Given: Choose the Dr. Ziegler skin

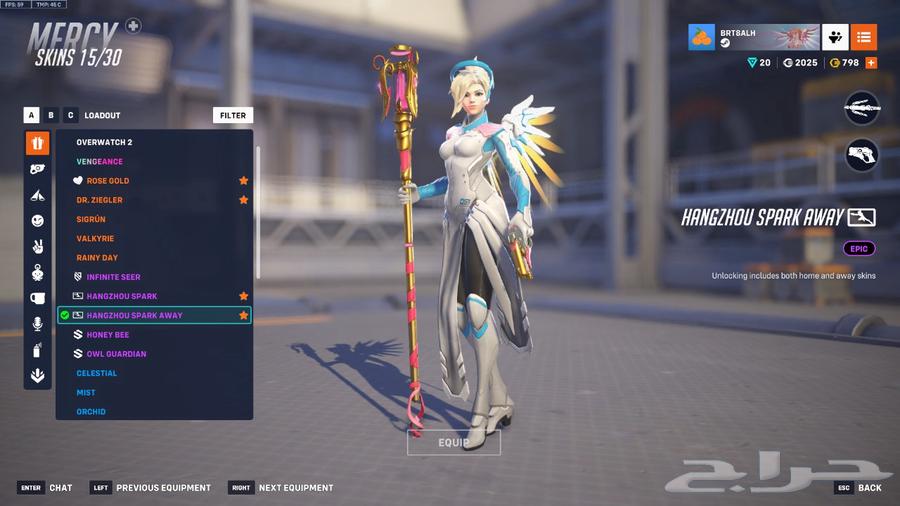Looking at the screenshot, I should coord(100,200).
